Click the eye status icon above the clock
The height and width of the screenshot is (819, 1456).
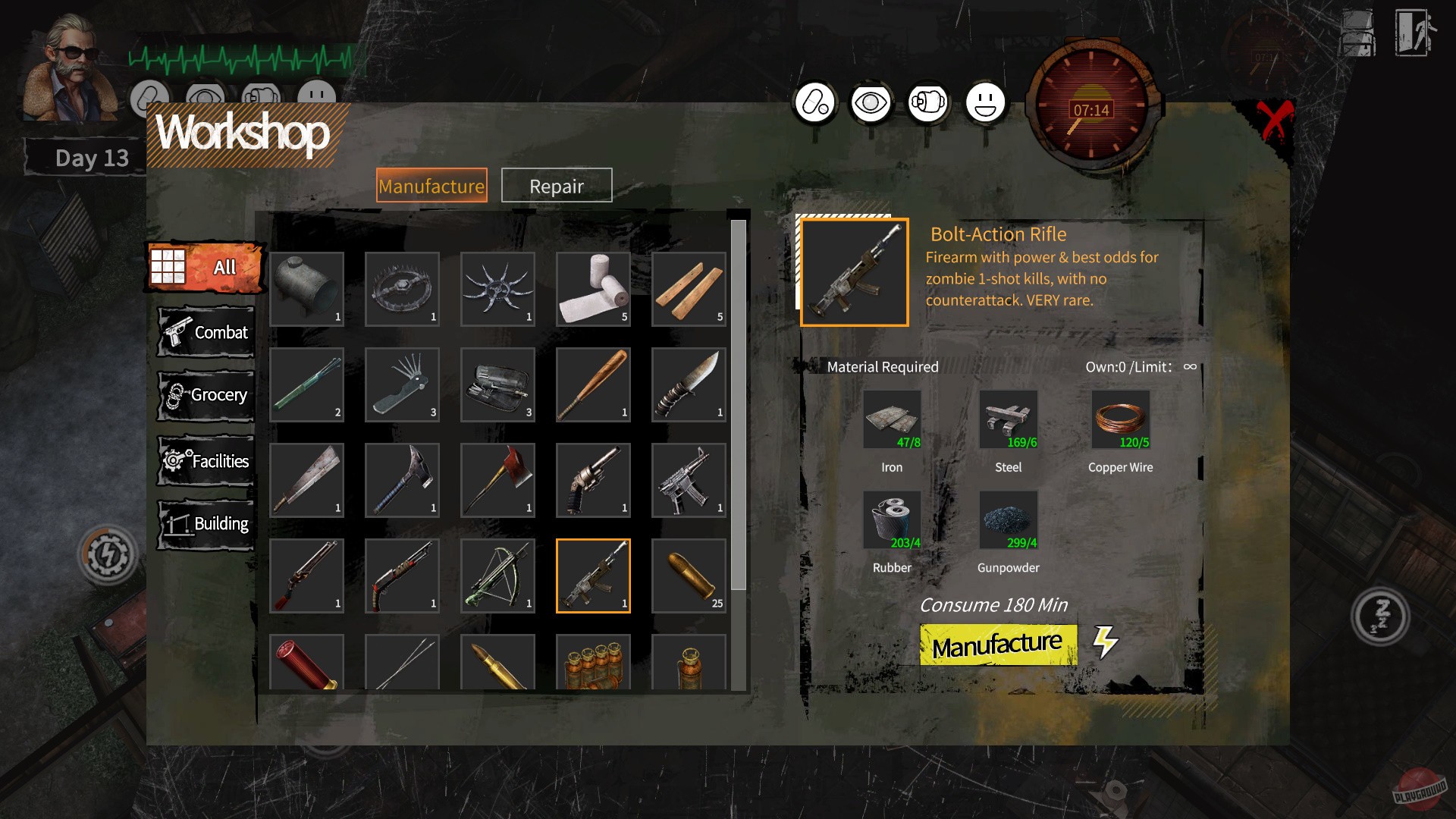pos(871,101)
